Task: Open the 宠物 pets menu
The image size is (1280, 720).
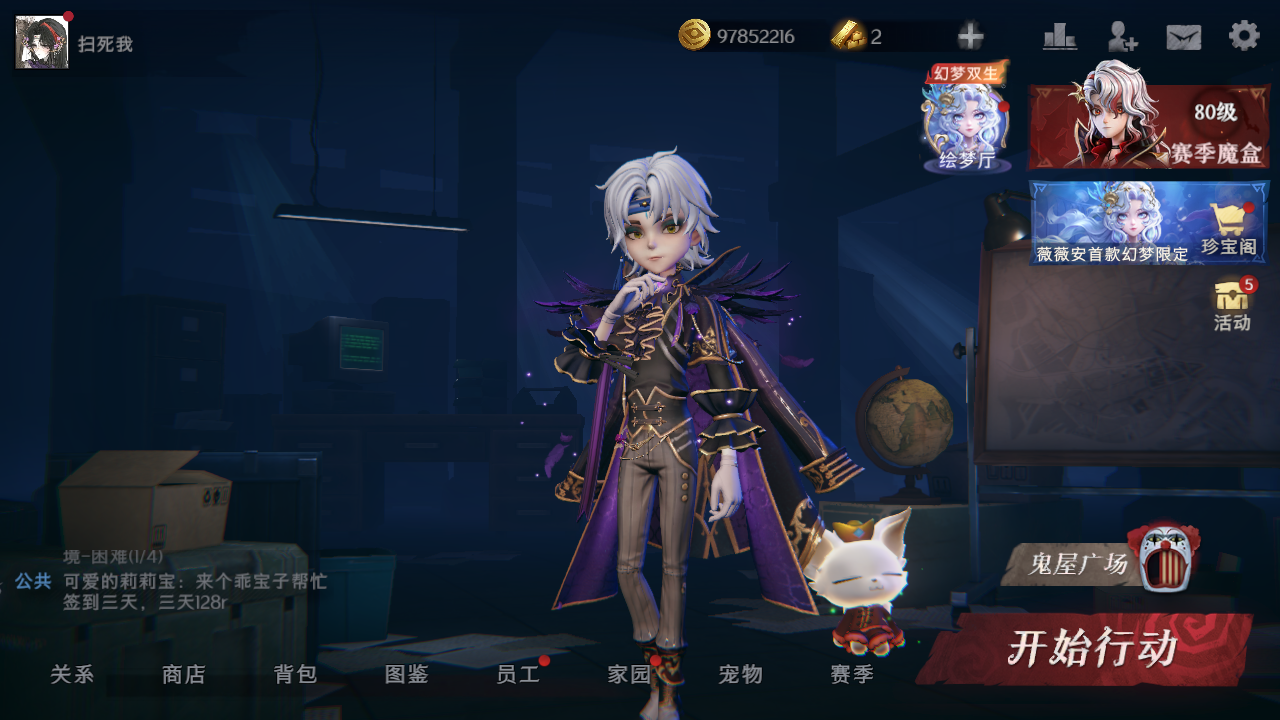Action: click(741, 675)
